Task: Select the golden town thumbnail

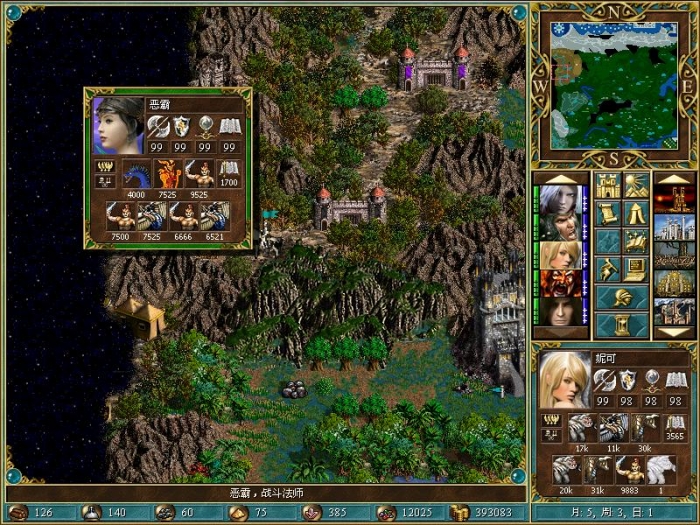Action: tap(673, 283)
